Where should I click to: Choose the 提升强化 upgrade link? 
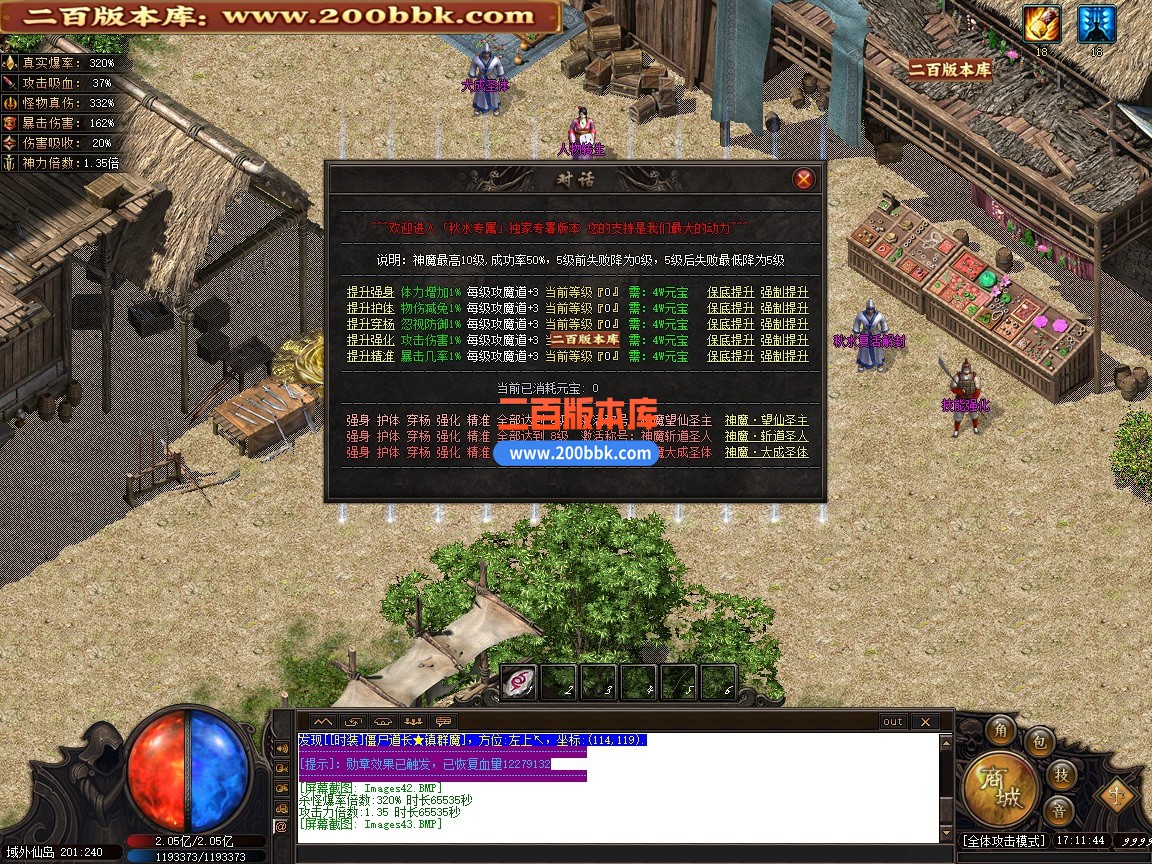(370, 340)
